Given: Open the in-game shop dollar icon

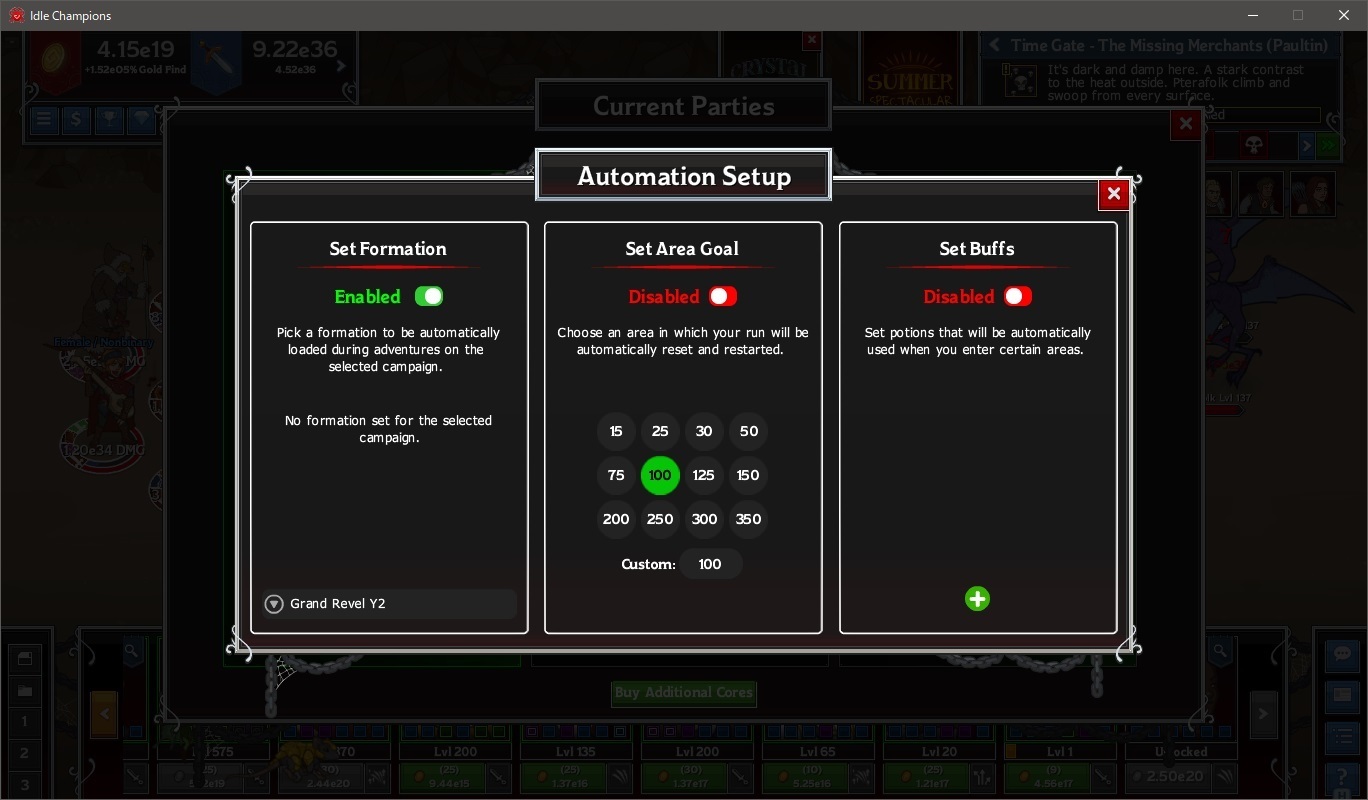Looking at the screenshot, I should 76,120.
